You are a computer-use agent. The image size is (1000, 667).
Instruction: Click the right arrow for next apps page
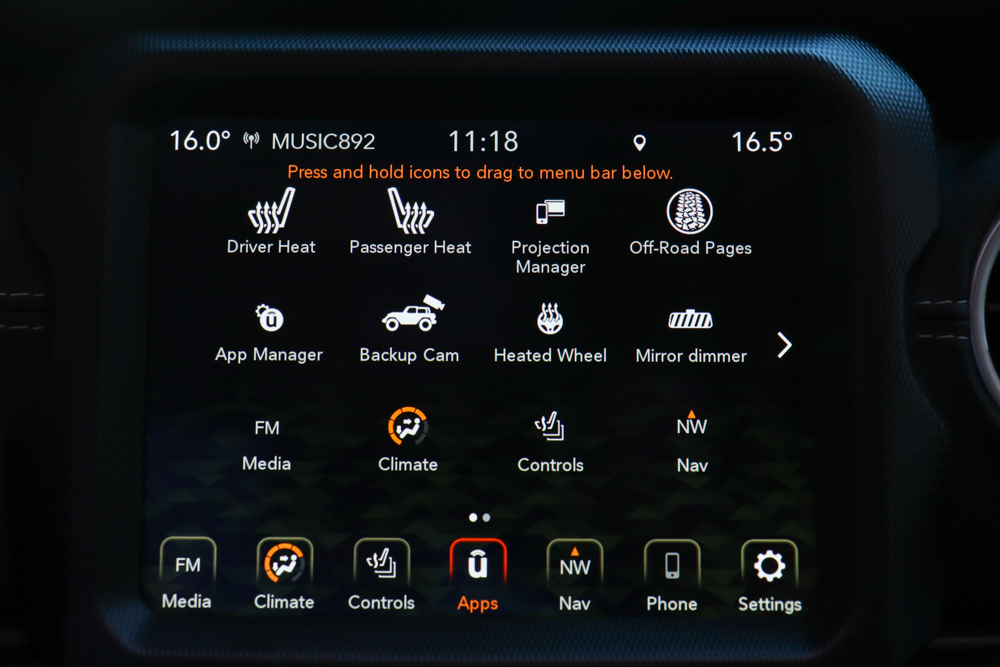tap(785, 345)
